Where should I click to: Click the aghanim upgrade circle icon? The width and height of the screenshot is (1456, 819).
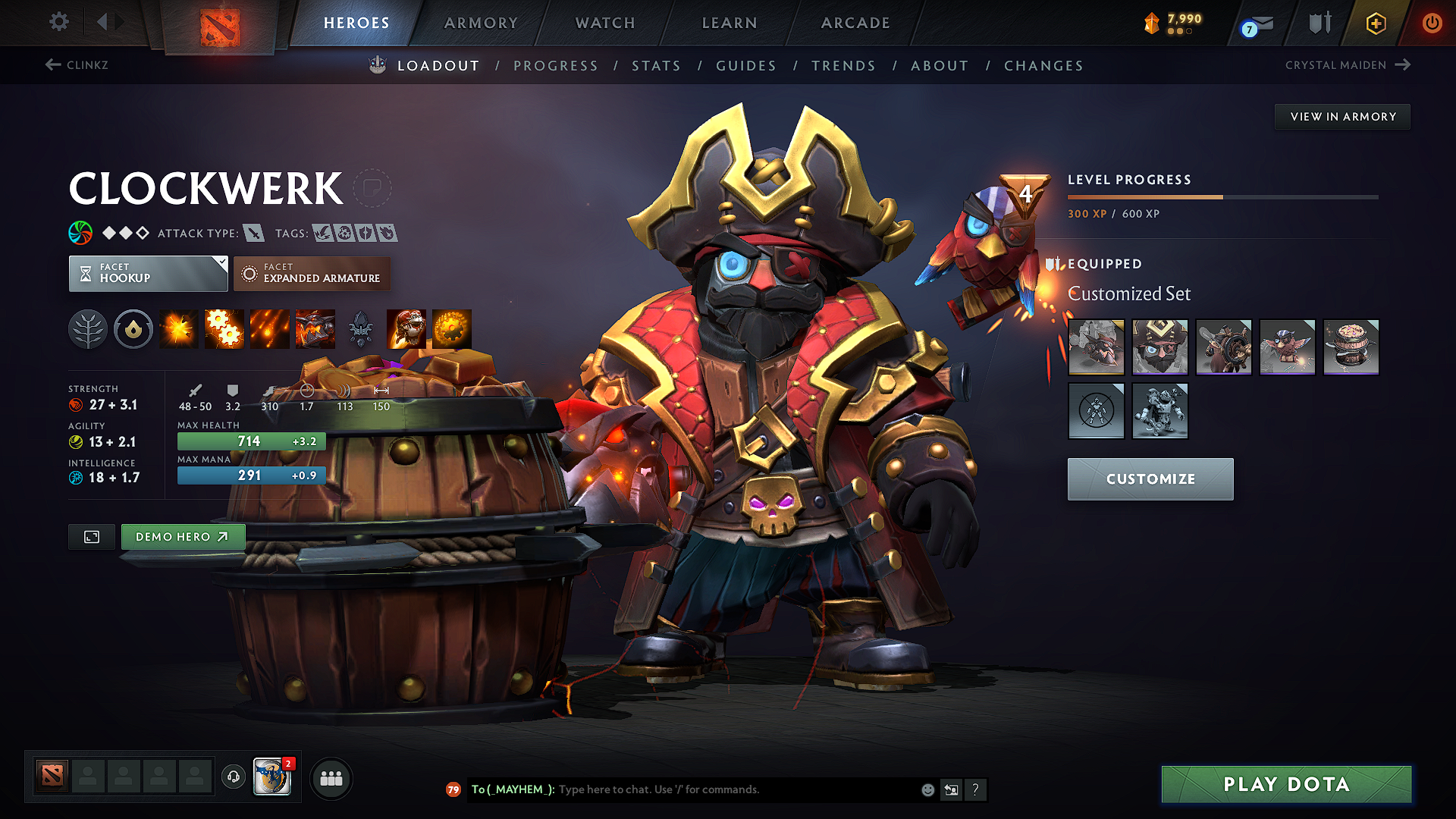coord(133,328)
